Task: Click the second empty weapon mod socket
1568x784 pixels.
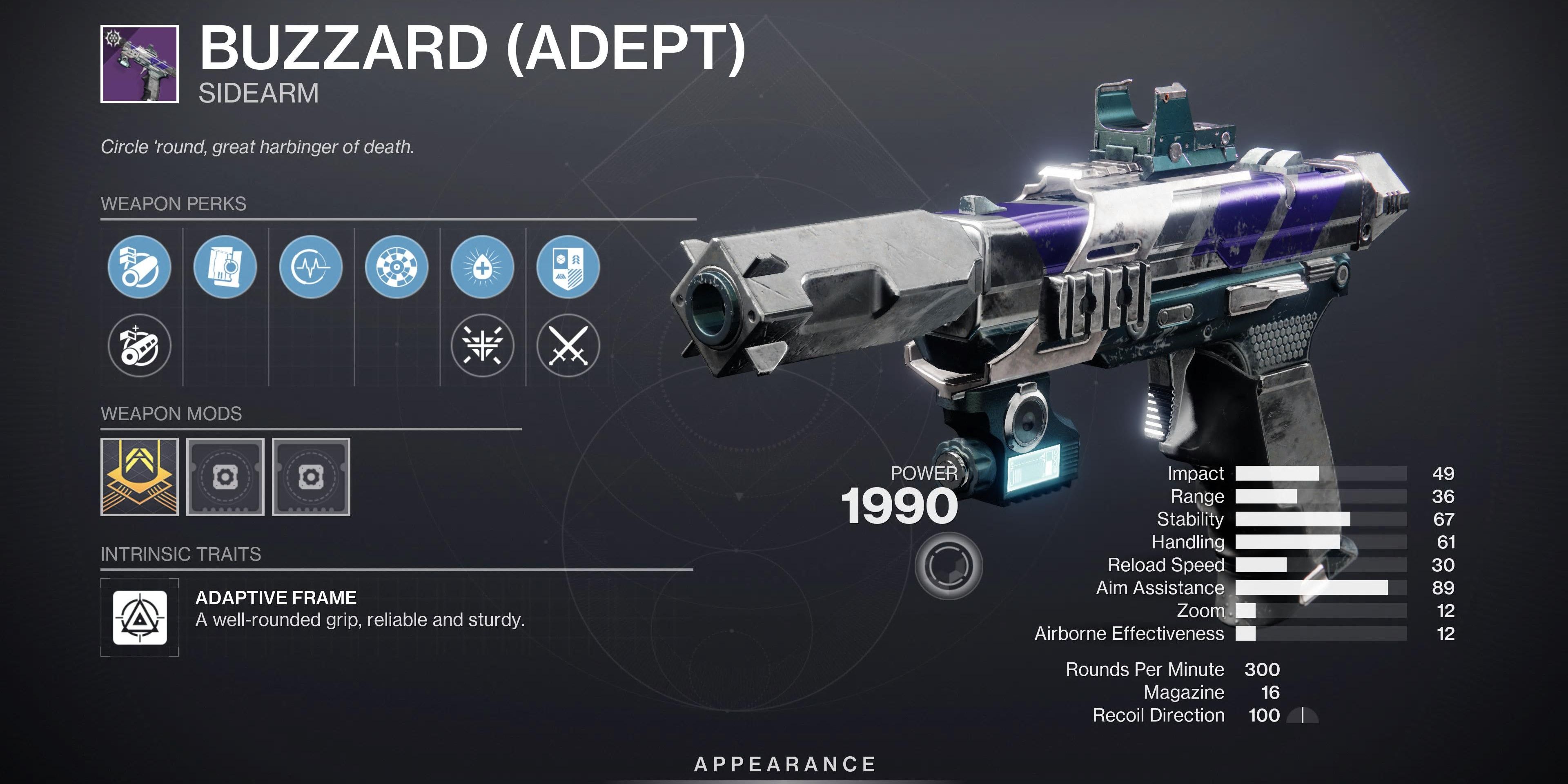Action: [225, 477]
